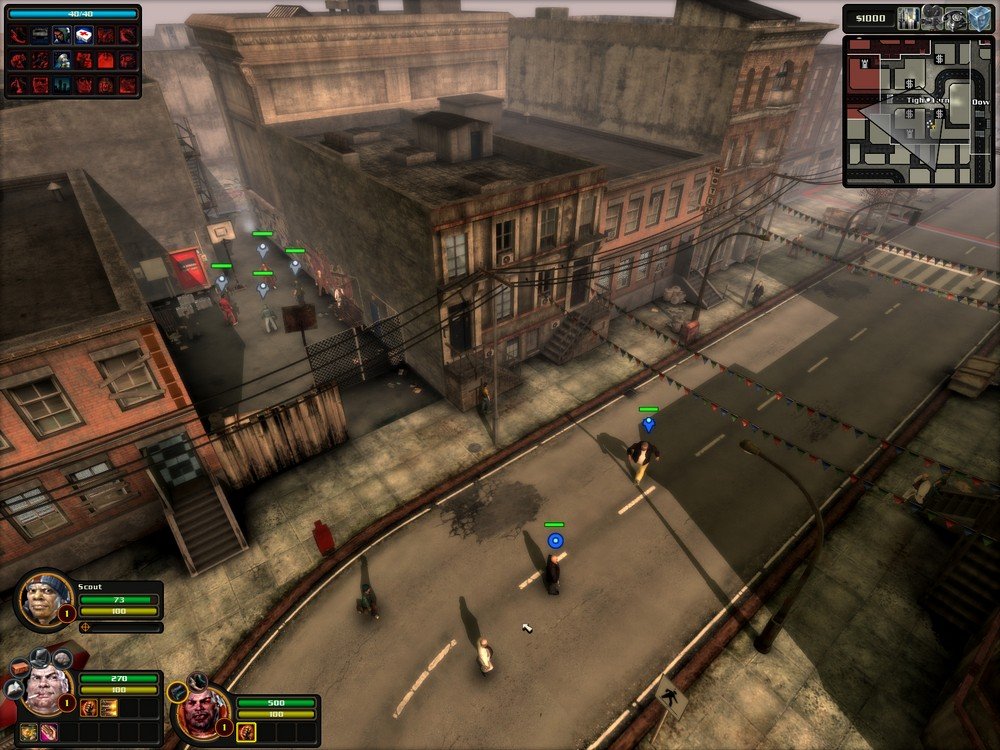Use the first aid kit ability
This screenshot has width=1000, height=750.
tap(84, 35)
